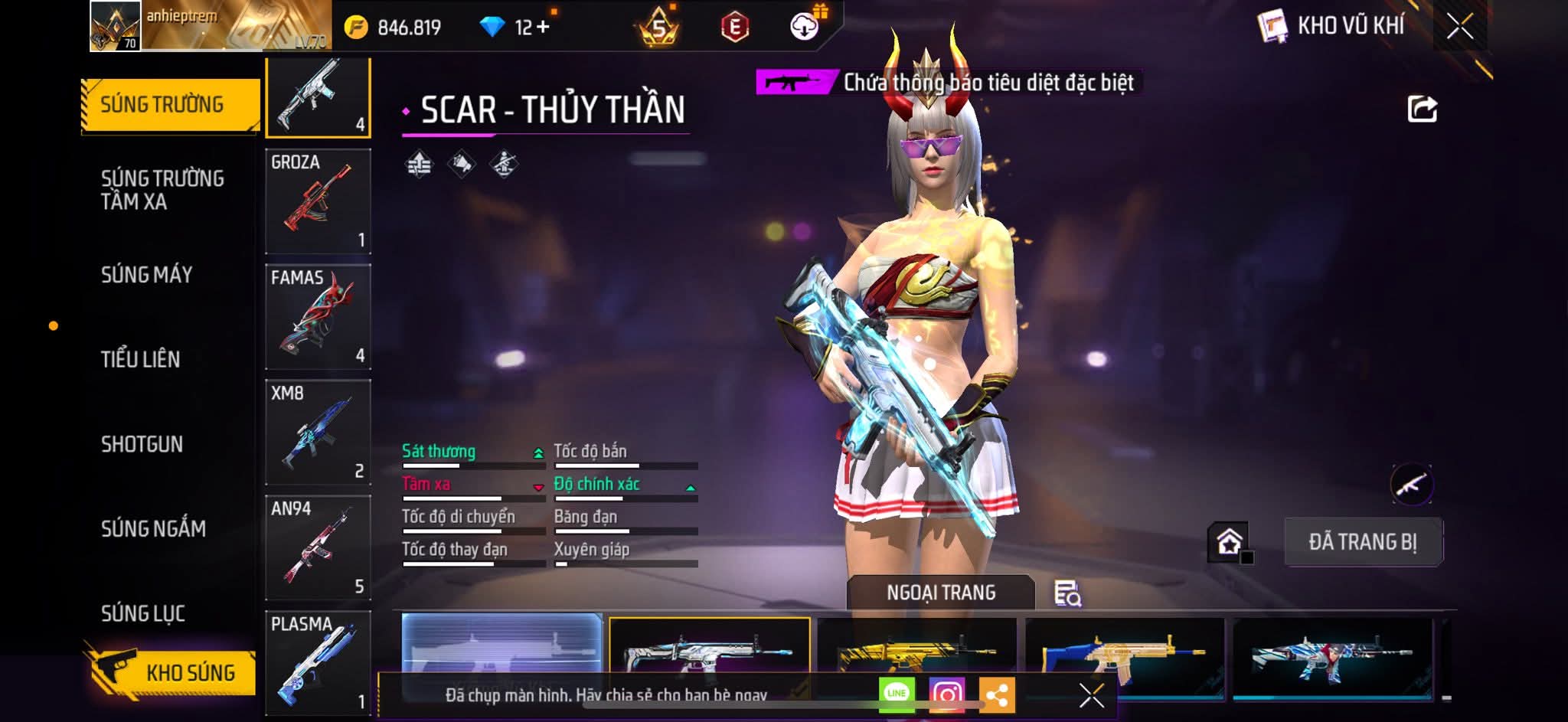Switch to SÚNG TRƯỜNG TẦM XA category
Viewport: 1568px width, 722px height.
coord(162,190)
